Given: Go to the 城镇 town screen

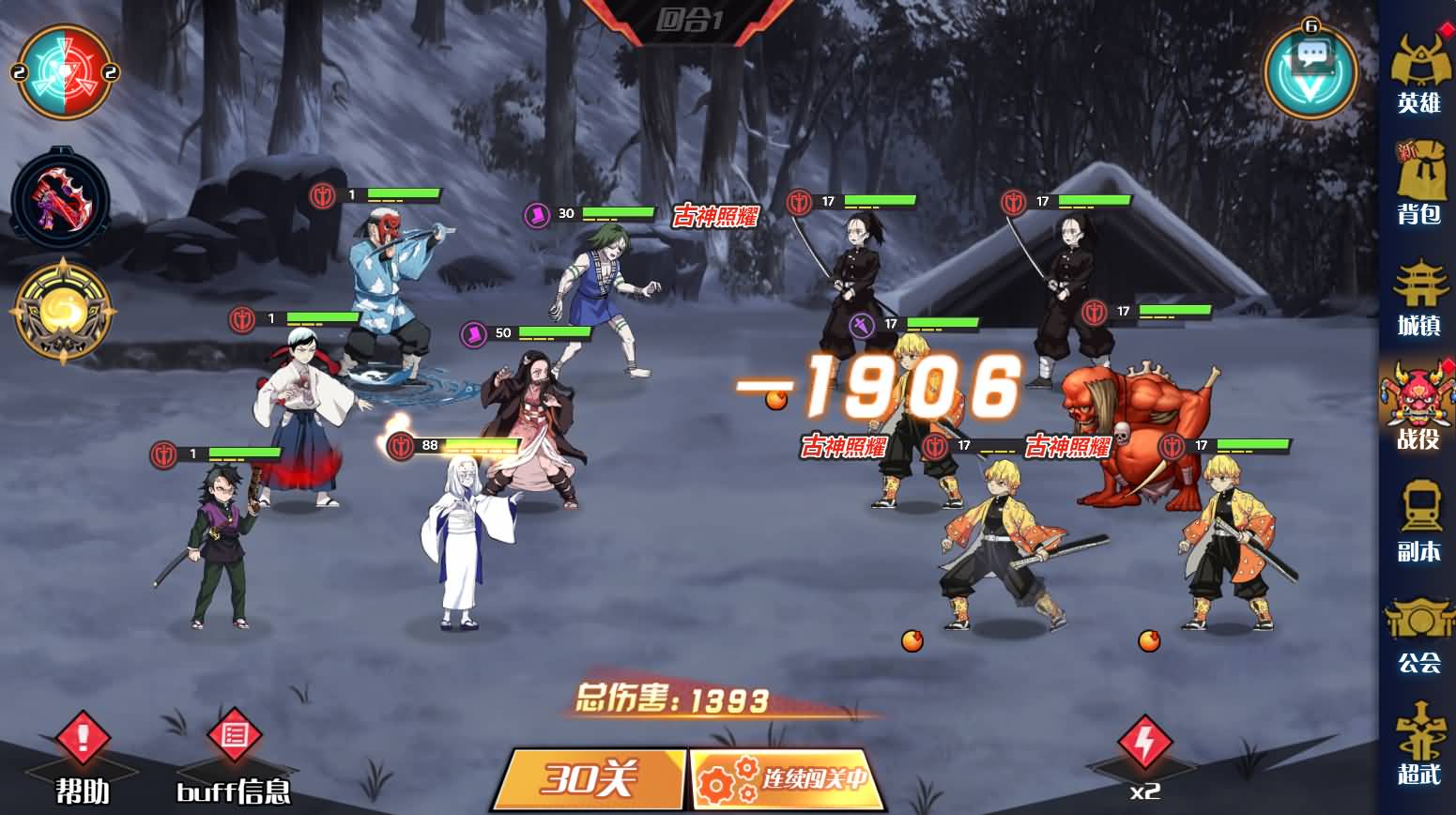Looking at the screenshot, I should (1418, 299).
